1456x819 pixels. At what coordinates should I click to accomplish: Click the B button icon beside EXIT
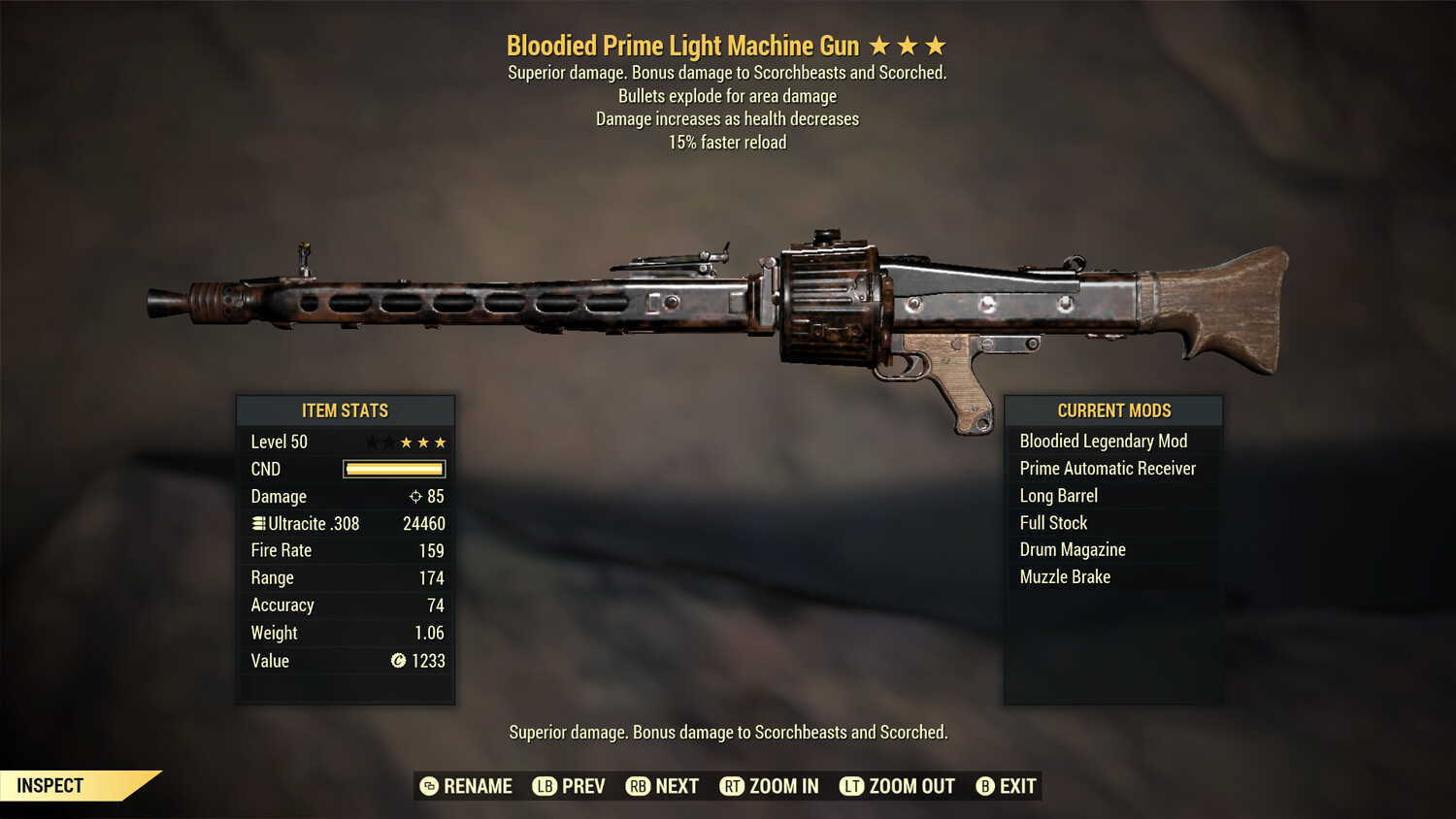tap(984, 786)
